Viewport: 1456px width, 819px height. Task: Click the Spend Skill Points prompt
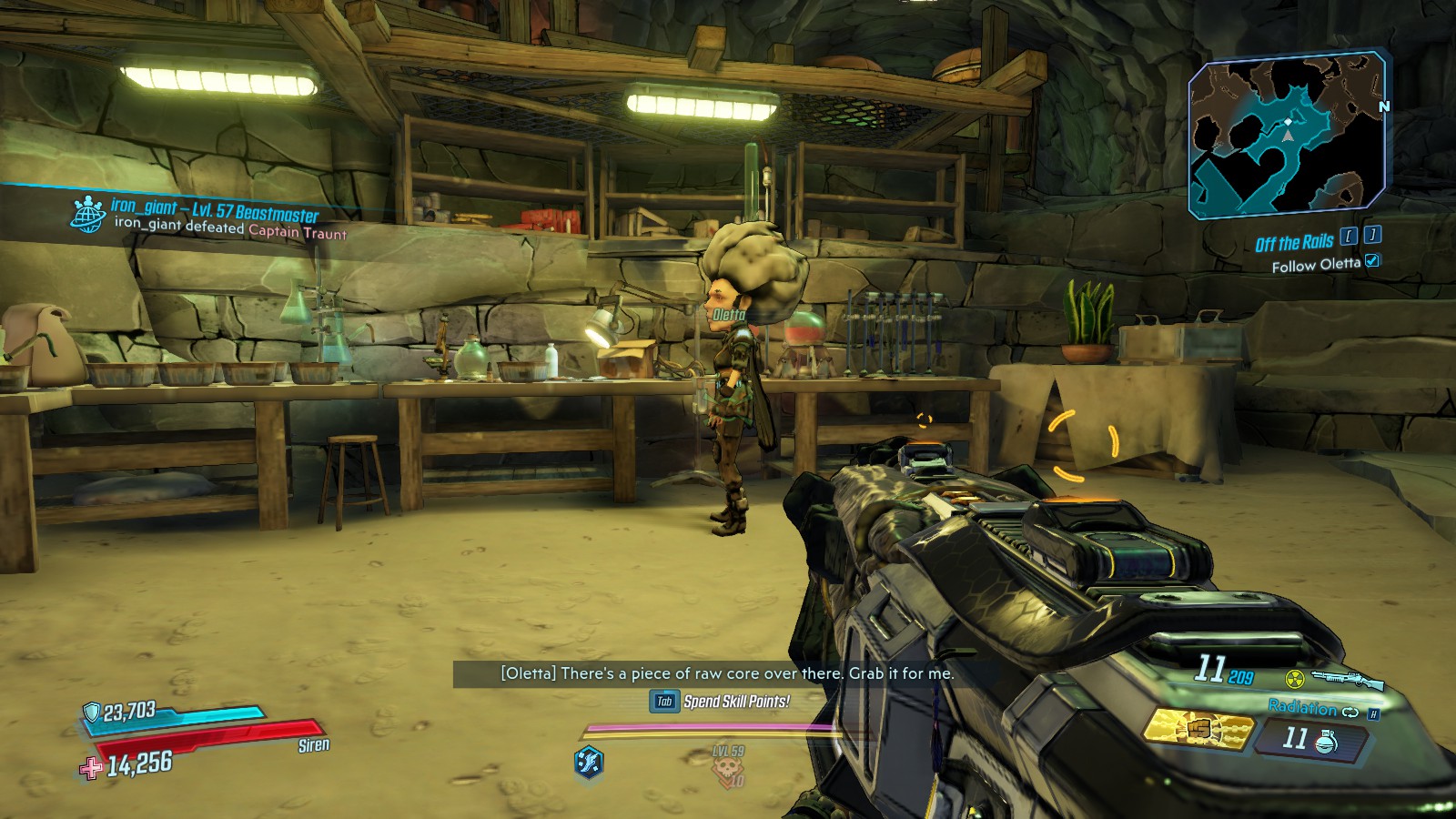tap(719, 701)
